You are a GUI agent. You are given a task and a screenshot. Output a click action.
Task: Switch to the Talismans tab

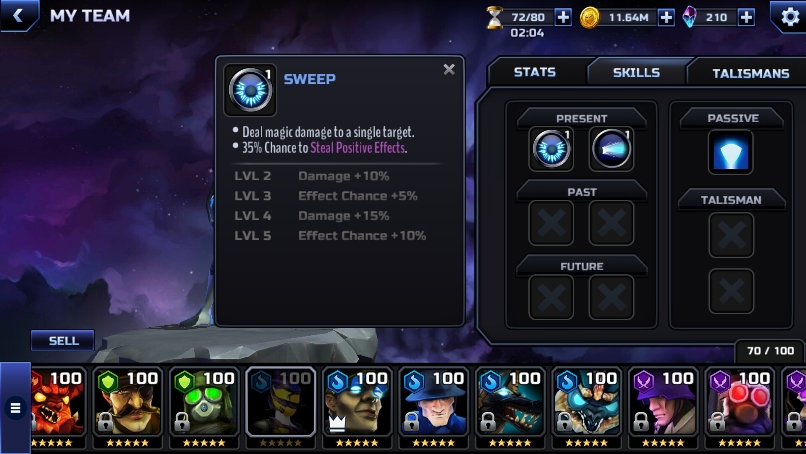coord(750,74)
